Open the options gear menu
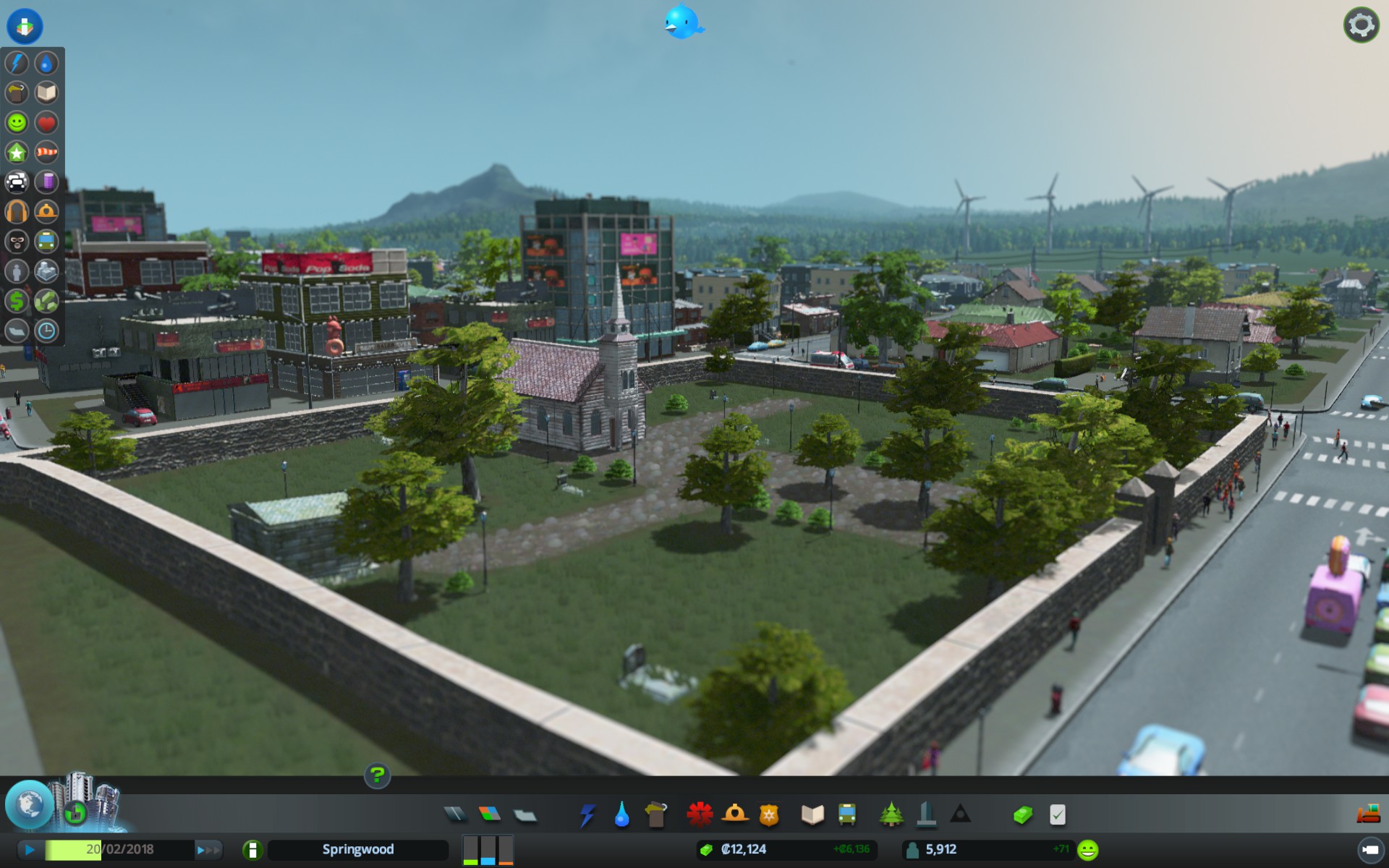This screenshot has width=1389, height=868. click(1361, 25)
